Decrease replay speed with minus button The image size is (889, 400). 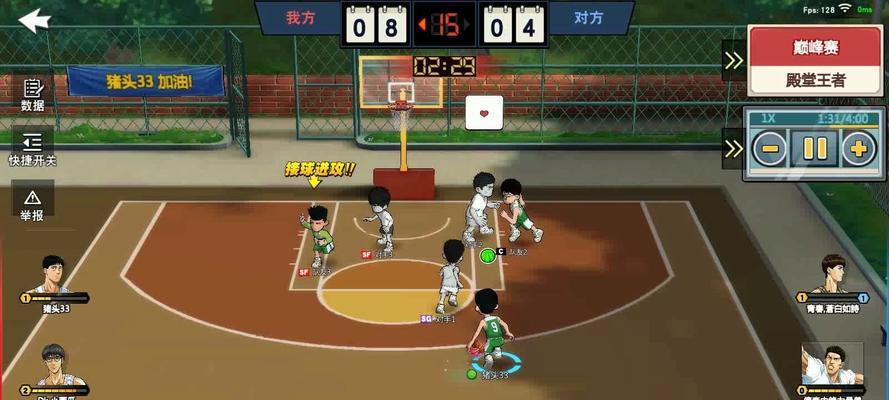(x=769, y=150)
